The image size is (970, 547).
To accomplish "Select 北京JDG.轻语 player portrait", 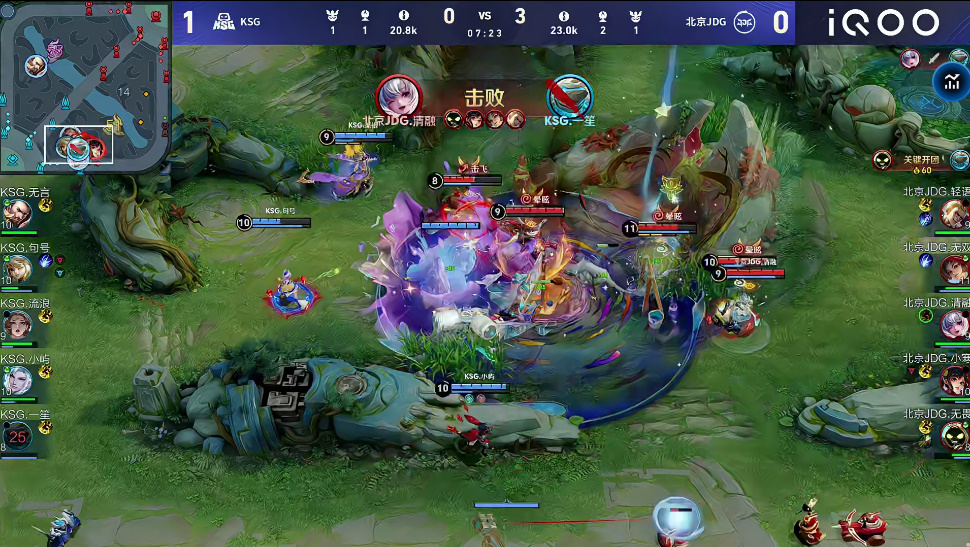I will [x=954, y=212].
